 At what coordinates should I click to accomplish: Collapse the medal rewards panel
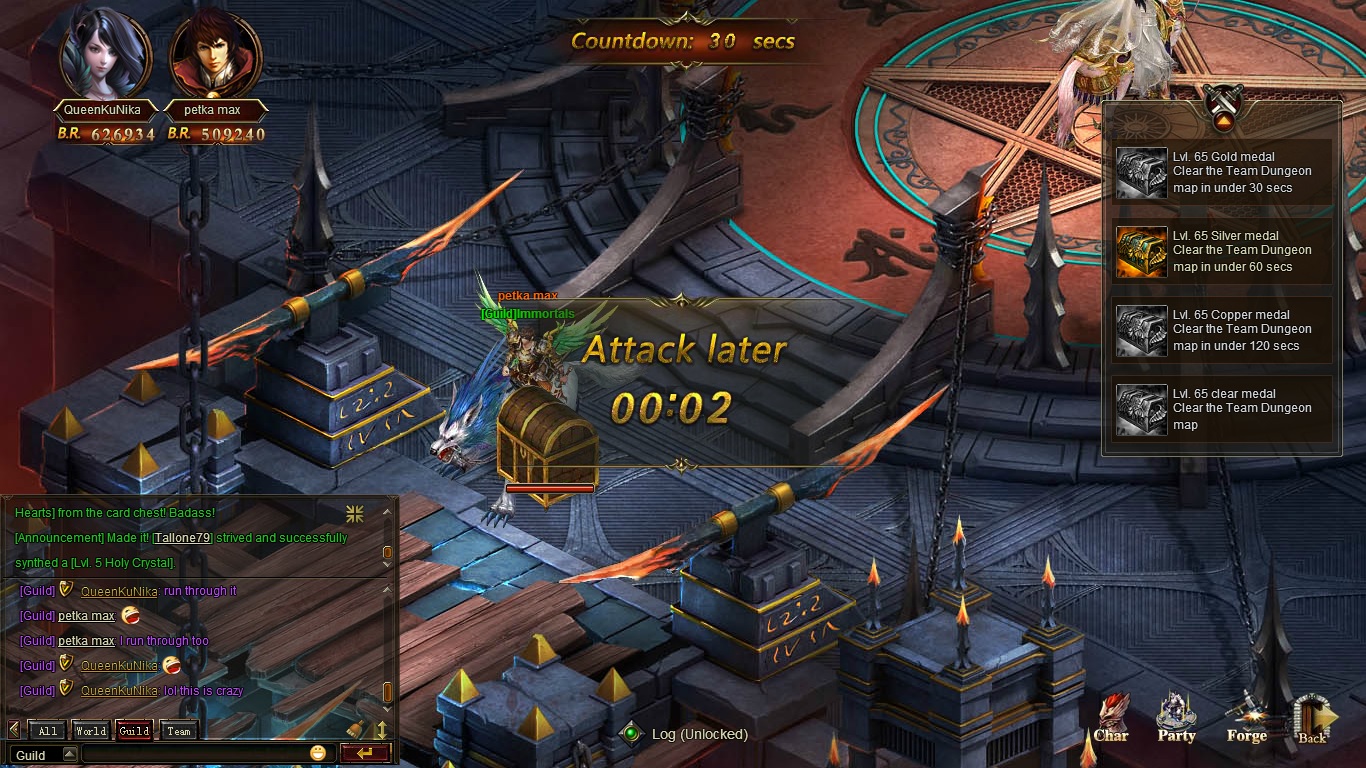point(1222,123)
